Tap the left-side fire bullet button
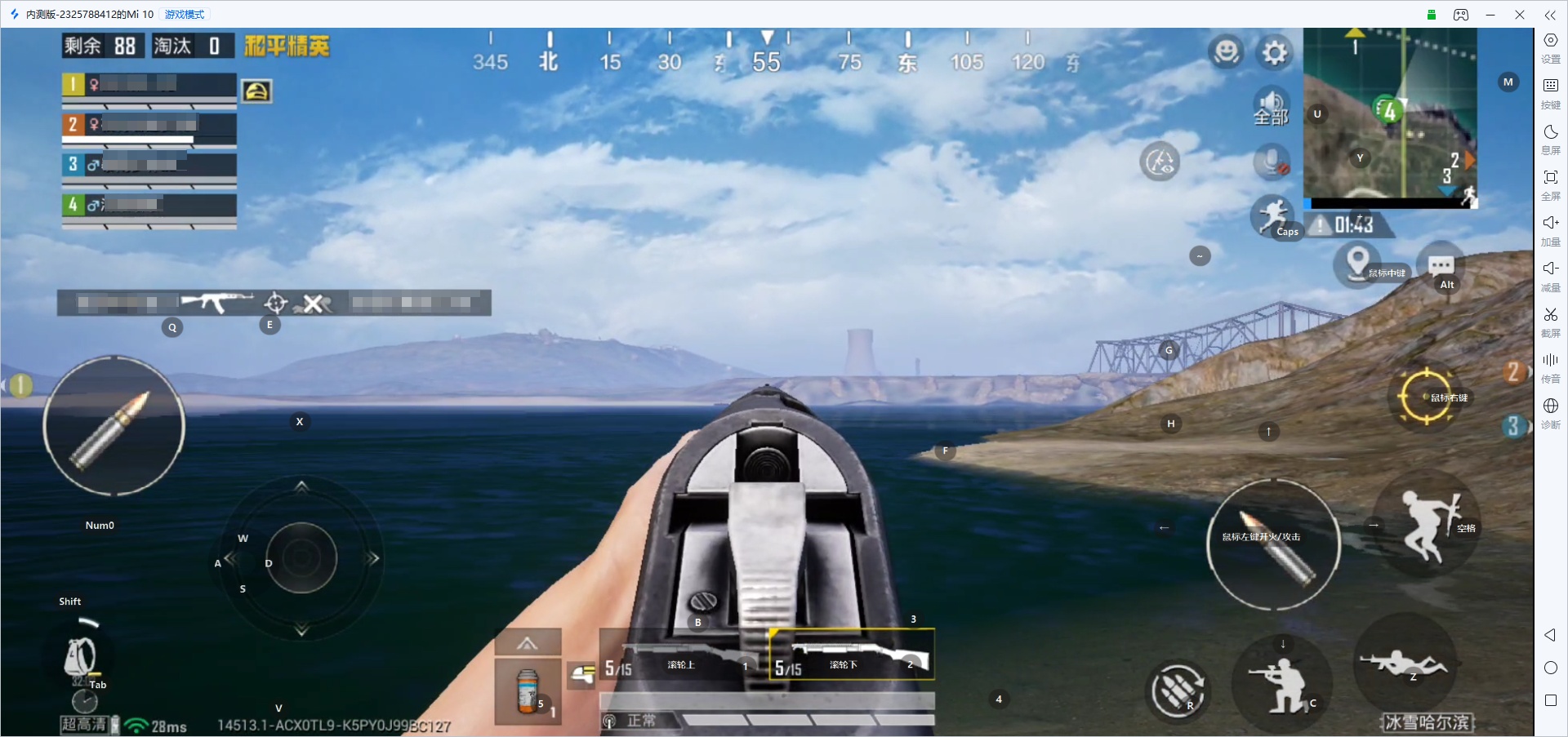This screenshot has height=737, width=1568. [114, 426]
